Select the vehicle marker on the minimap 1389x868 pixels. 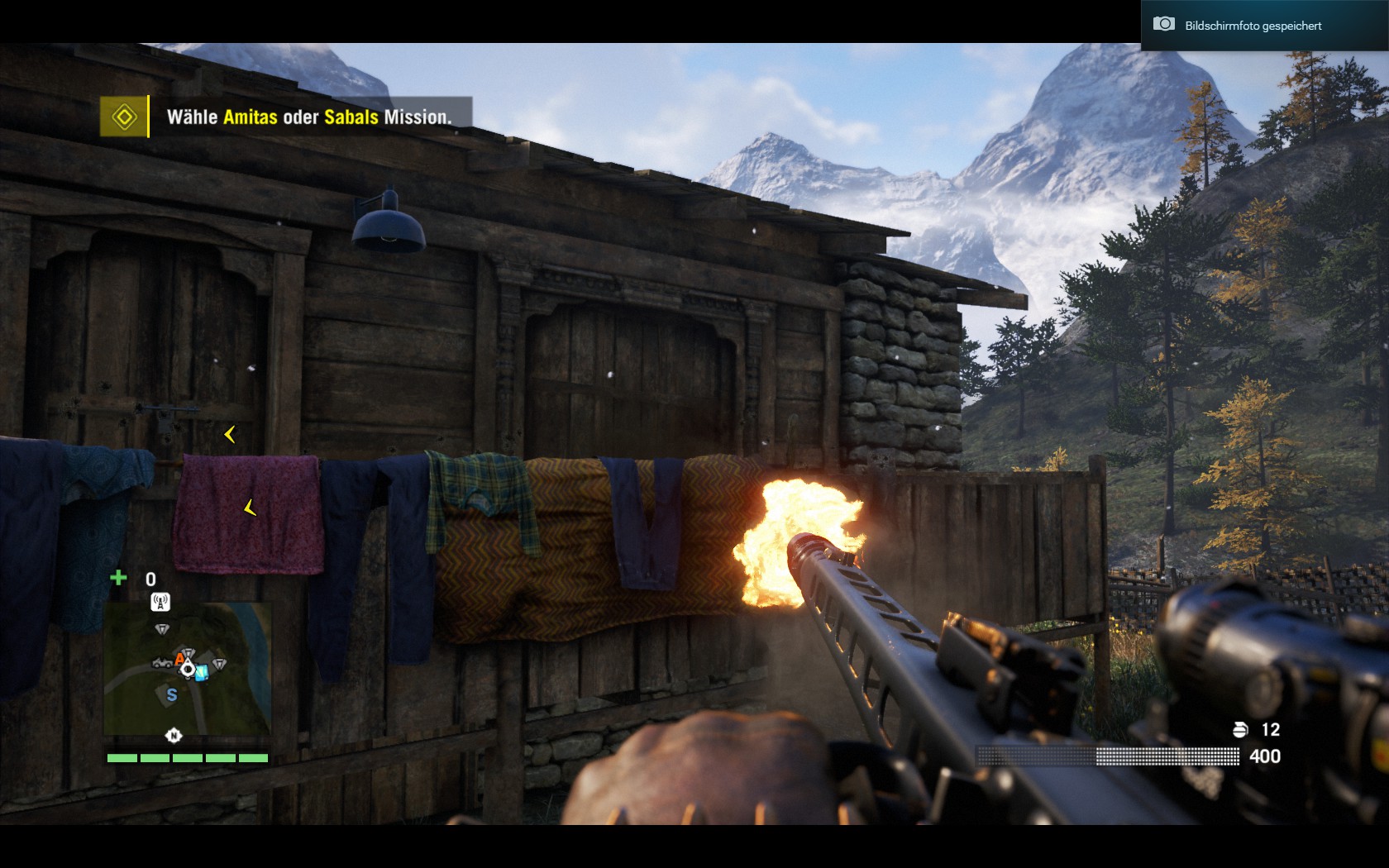[161, 663]
